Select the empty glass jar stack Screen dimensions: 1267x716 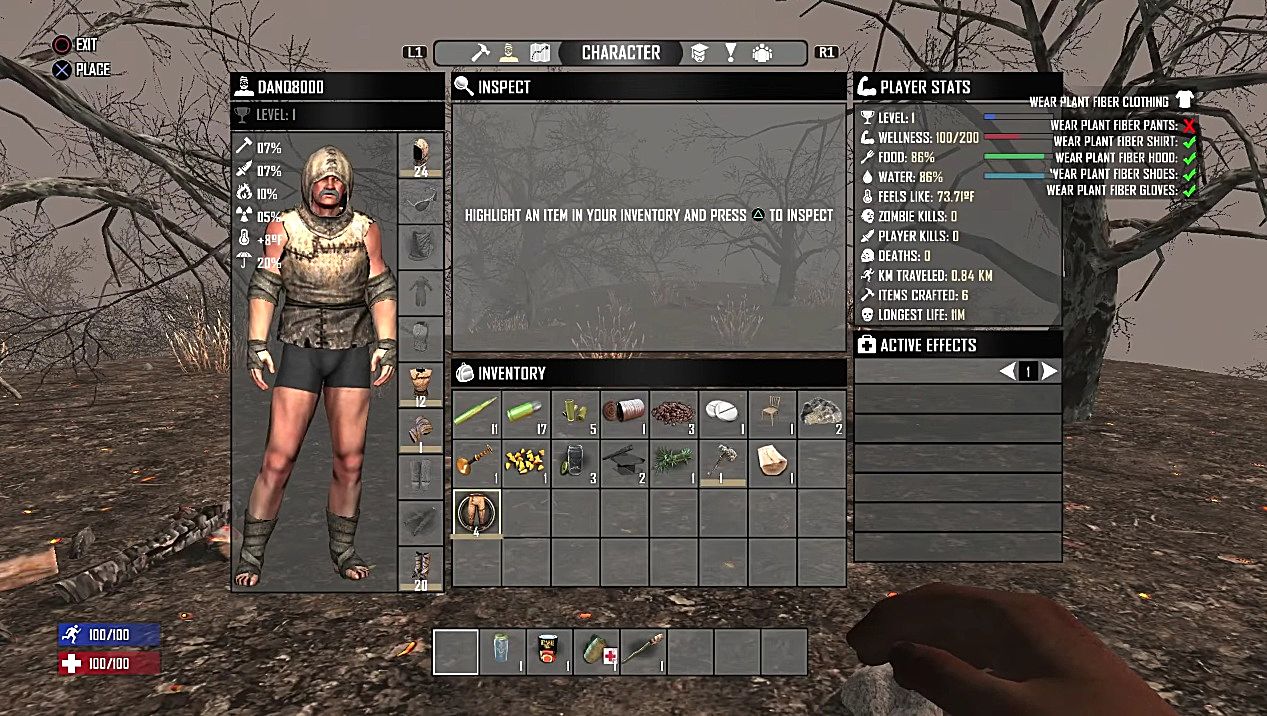tap(575, 464)
